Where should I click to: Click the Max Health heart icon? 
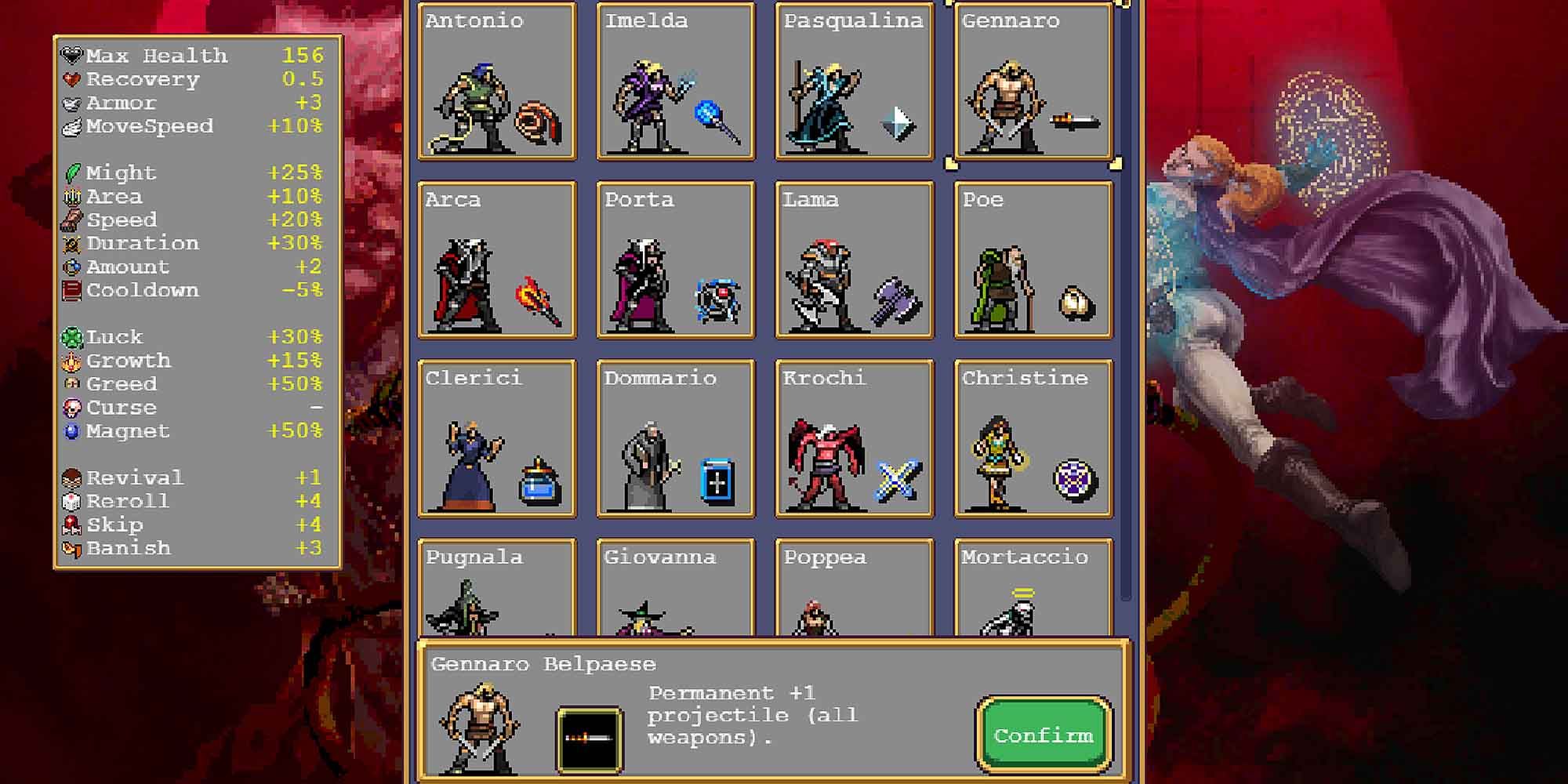(71, 54)
